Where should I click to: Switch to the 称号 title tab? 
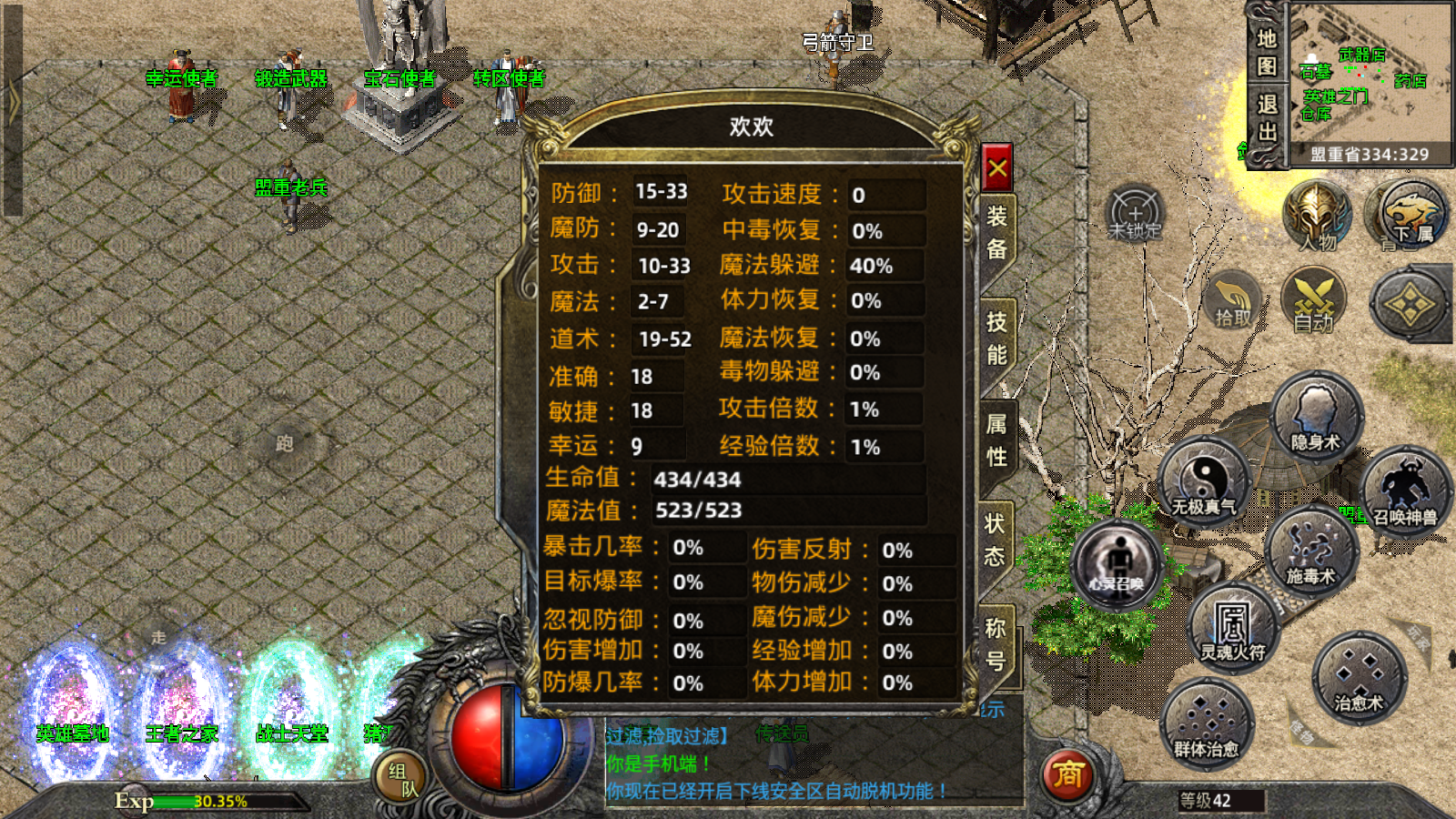[x=996, y=643]
